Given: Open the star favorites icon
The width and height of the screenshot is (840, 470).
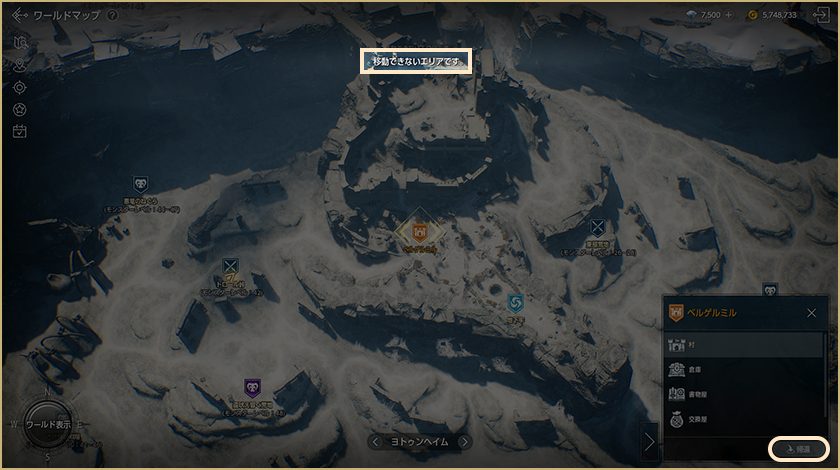Looking at the screenshot, I should pyautogui.click(x=20, y=109).
